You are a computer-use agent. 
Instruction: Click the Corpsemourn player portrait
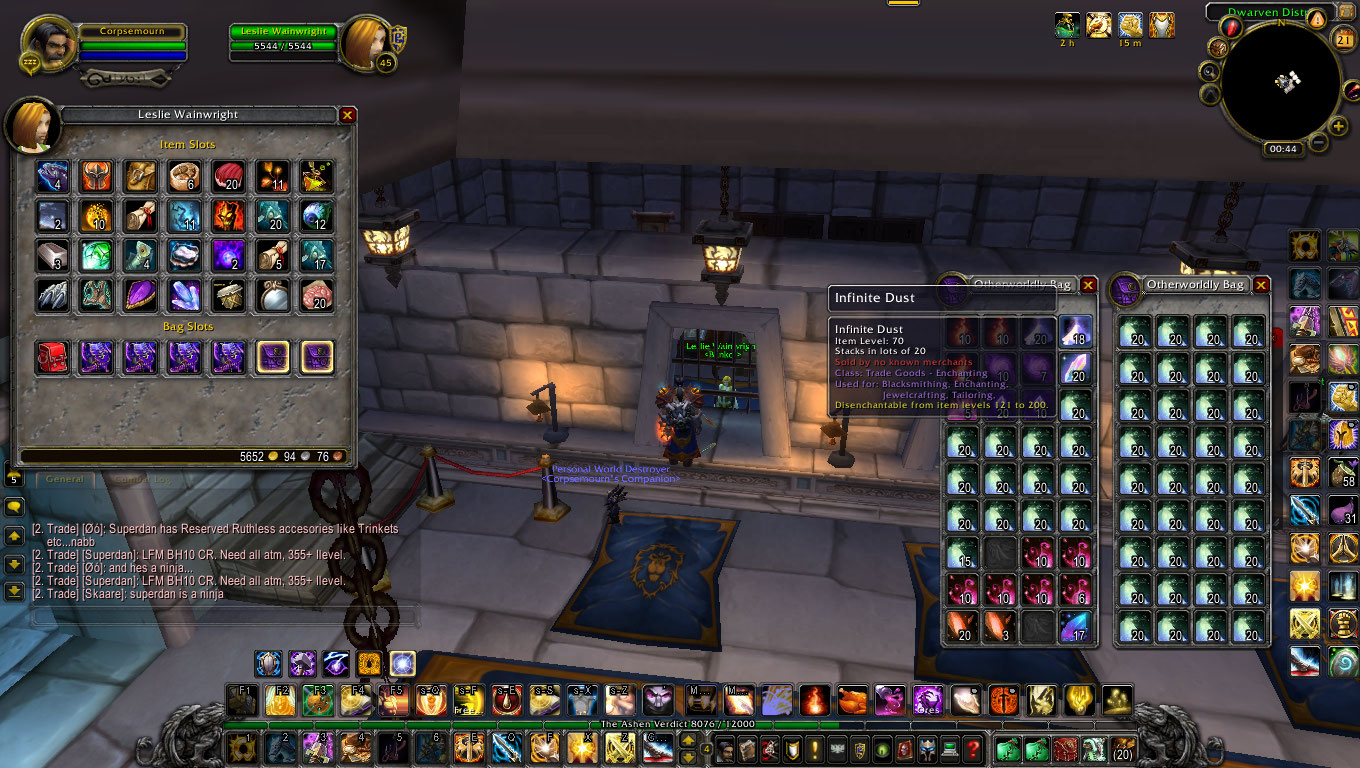click(45, 42)
